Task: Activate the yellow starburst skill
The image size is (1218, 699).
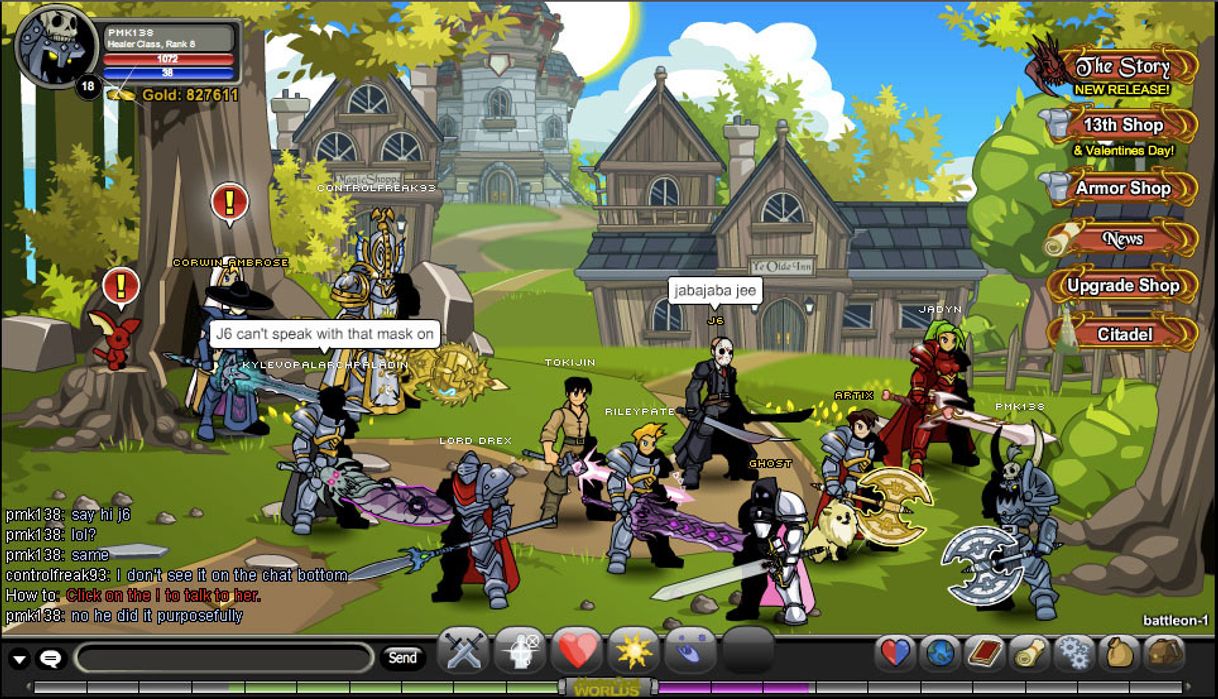Action: click(633, 653)
